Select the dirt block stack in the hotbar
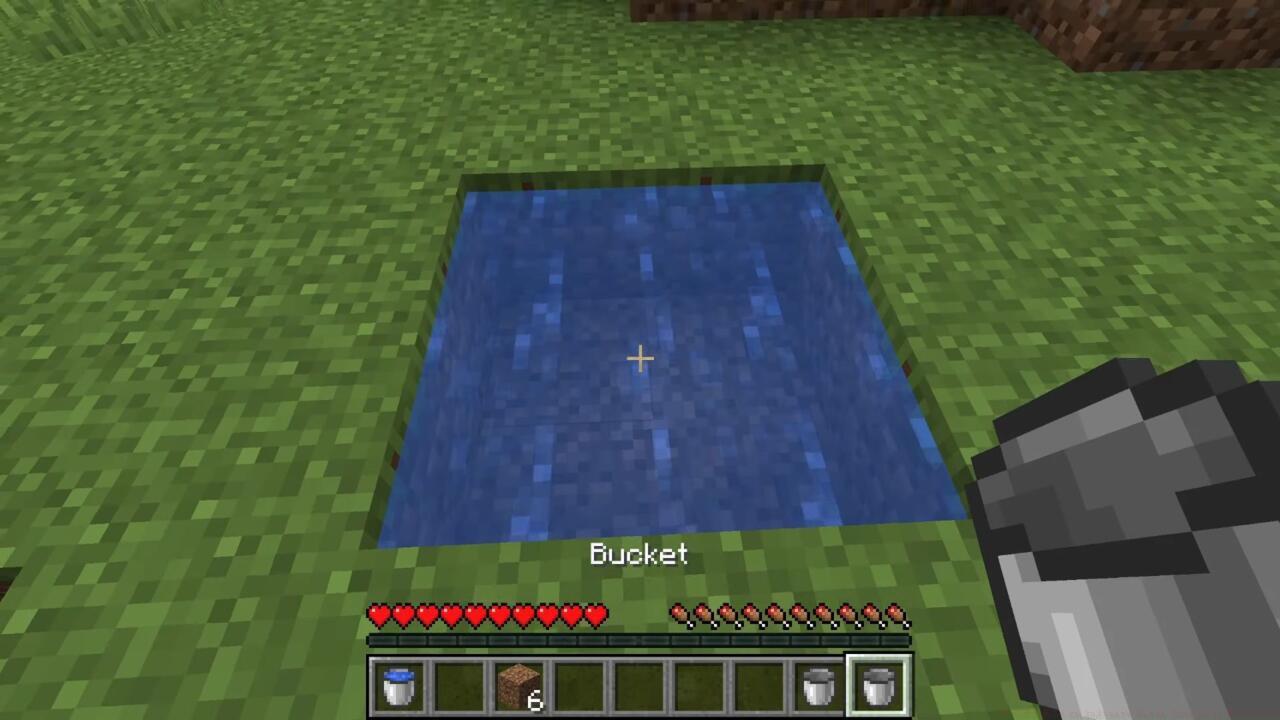 coord(517,687)
